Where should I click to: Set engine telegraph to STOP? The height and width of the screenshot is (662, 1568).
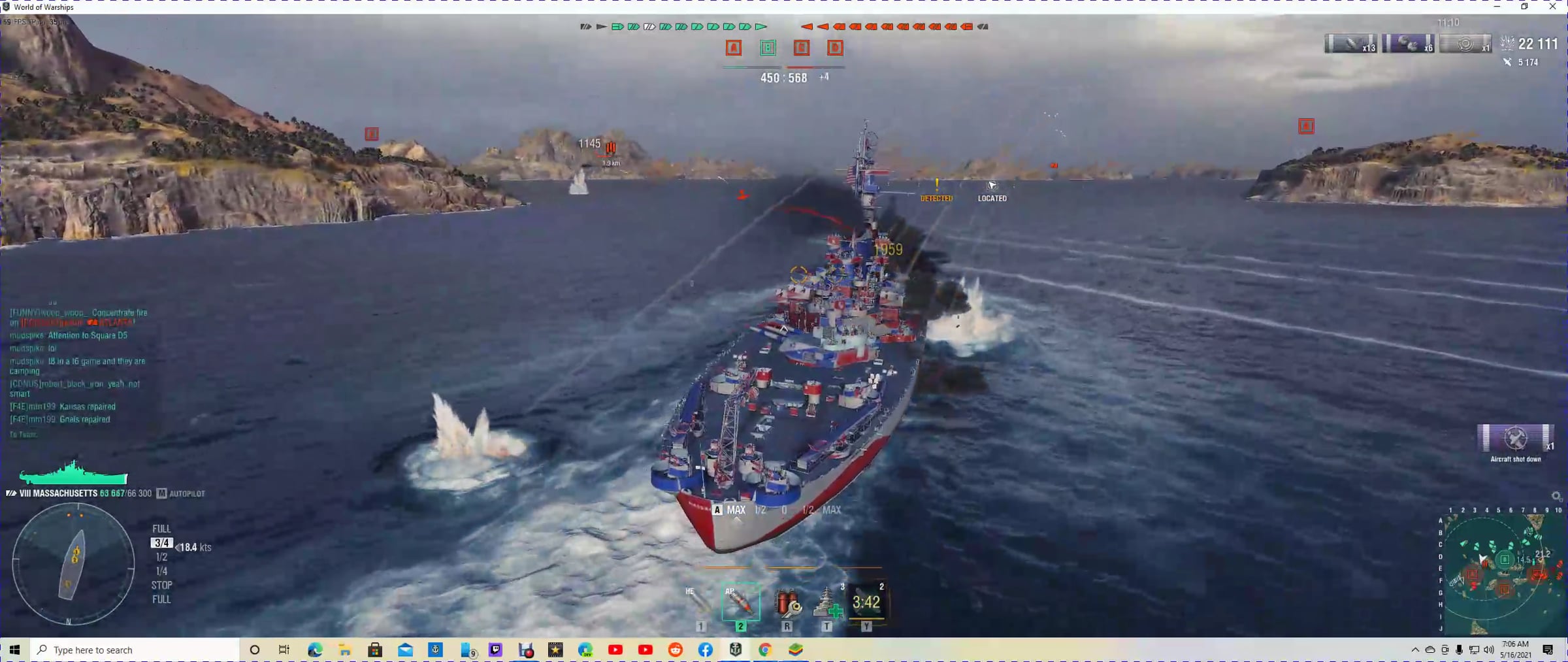pos(161,585)
